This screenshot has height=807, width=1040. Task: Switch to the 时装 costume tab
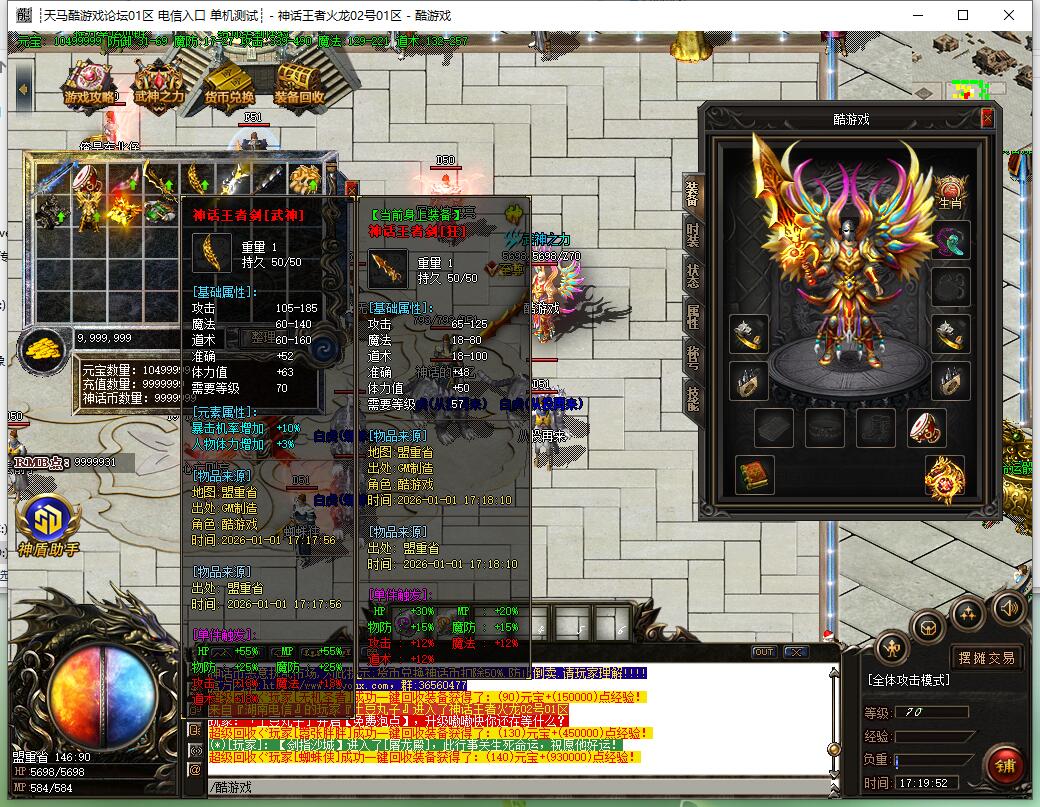[692, 234]
